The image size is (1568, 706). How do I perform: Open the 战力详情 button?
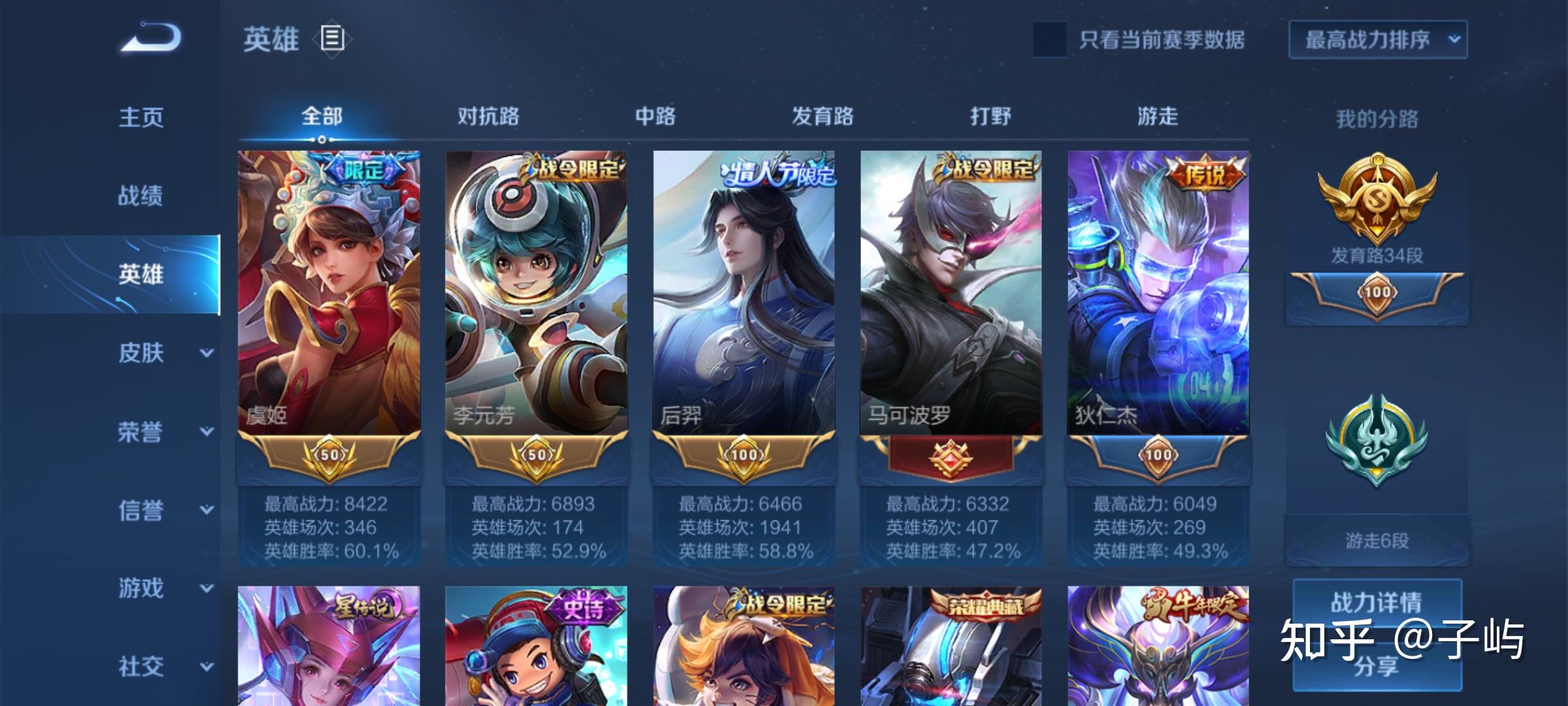pyautogui.click(x=1377, y=601)
